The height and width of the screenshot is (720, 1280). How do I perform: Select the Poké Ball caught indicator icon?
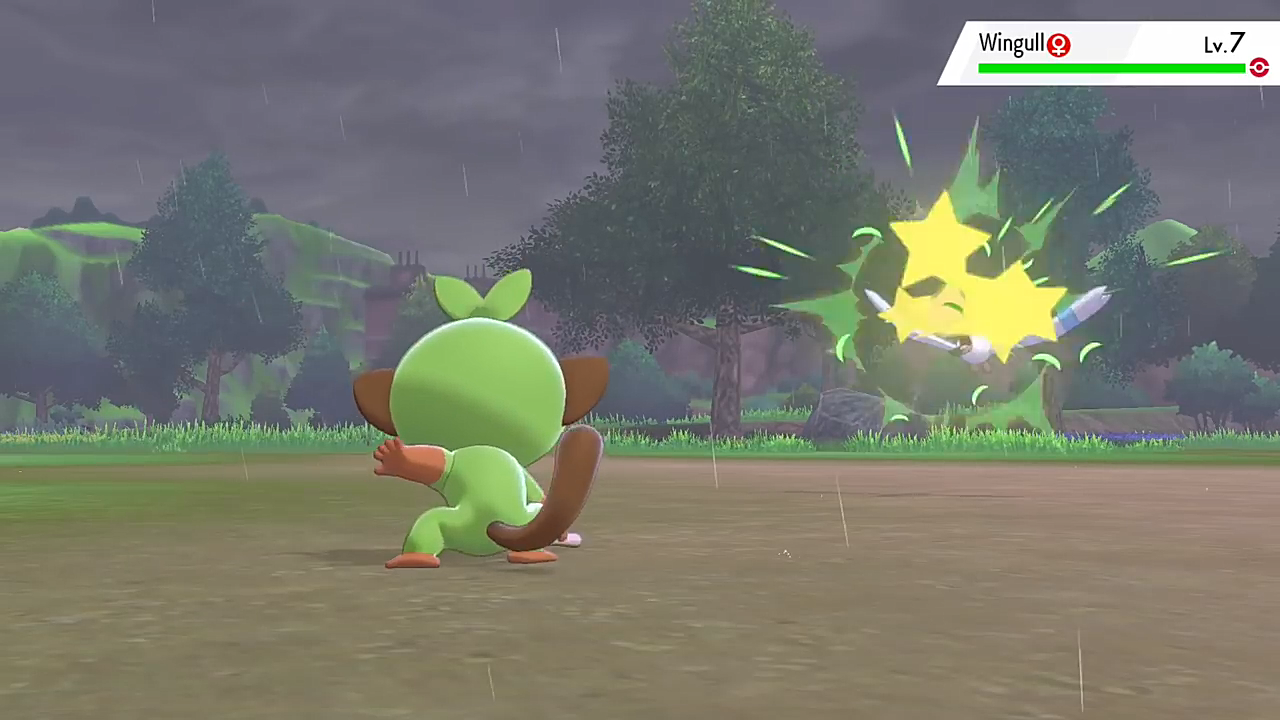click(1259, 67)
